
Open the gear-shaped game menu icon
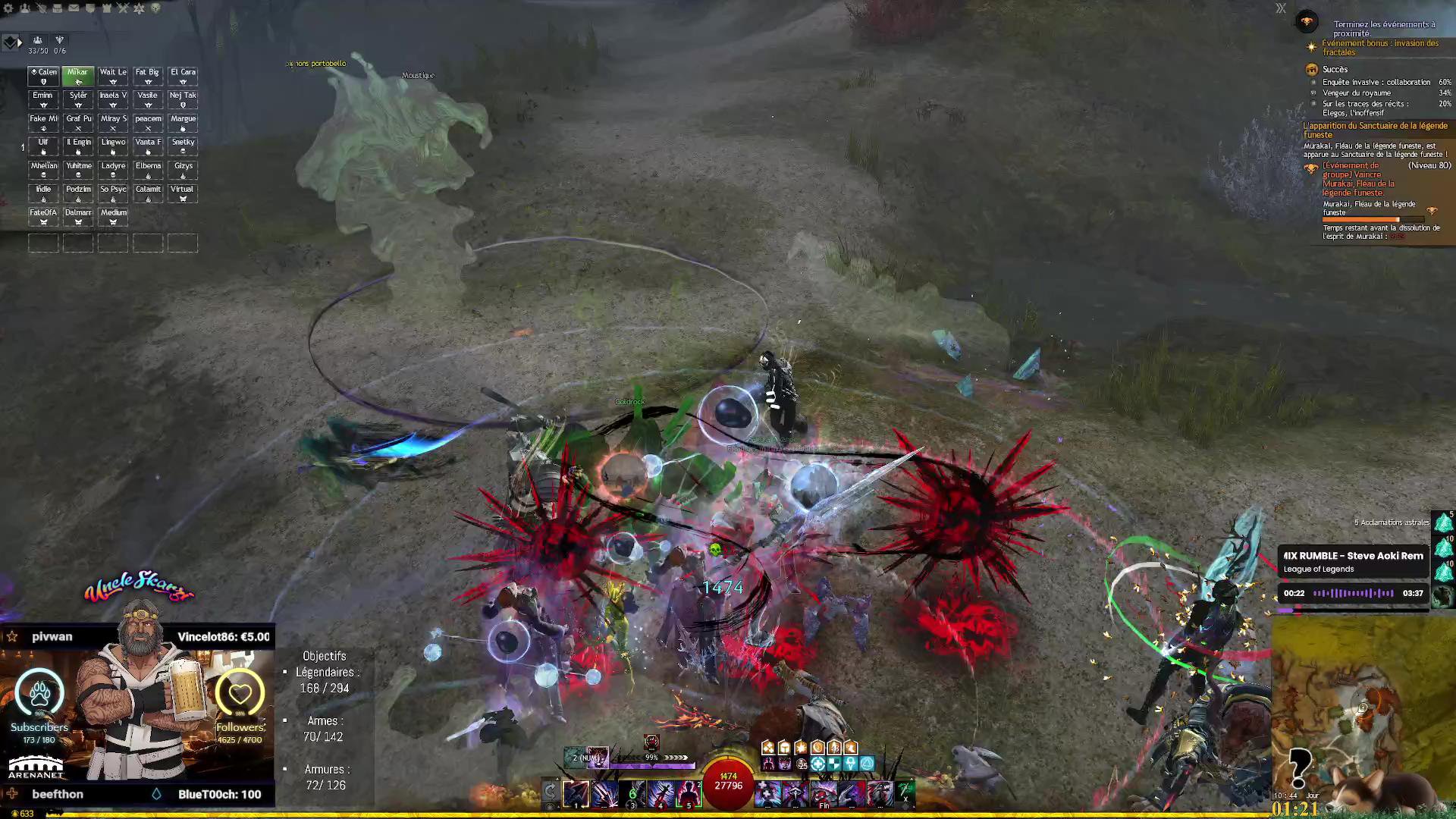(9, 8)
